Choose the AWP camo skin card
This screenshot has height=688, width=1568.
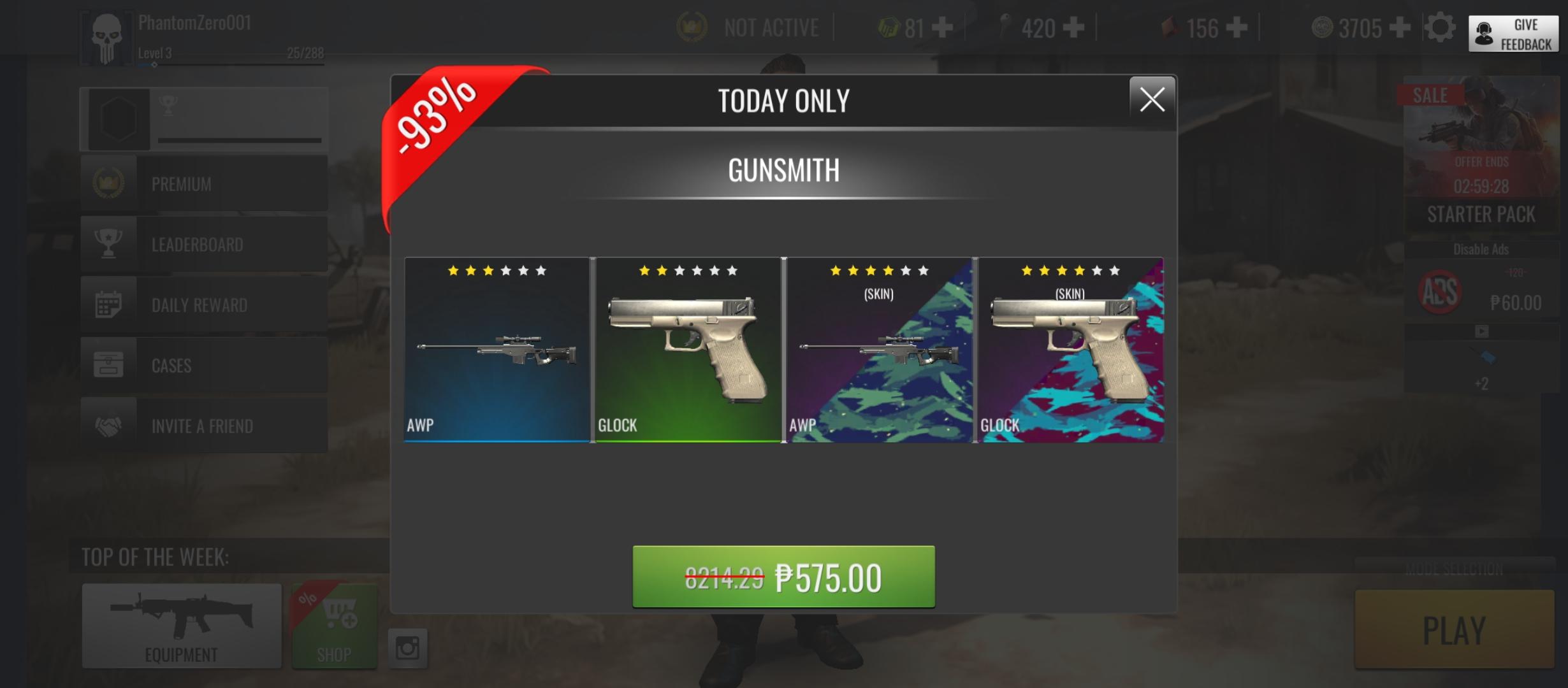pos(879,350)
